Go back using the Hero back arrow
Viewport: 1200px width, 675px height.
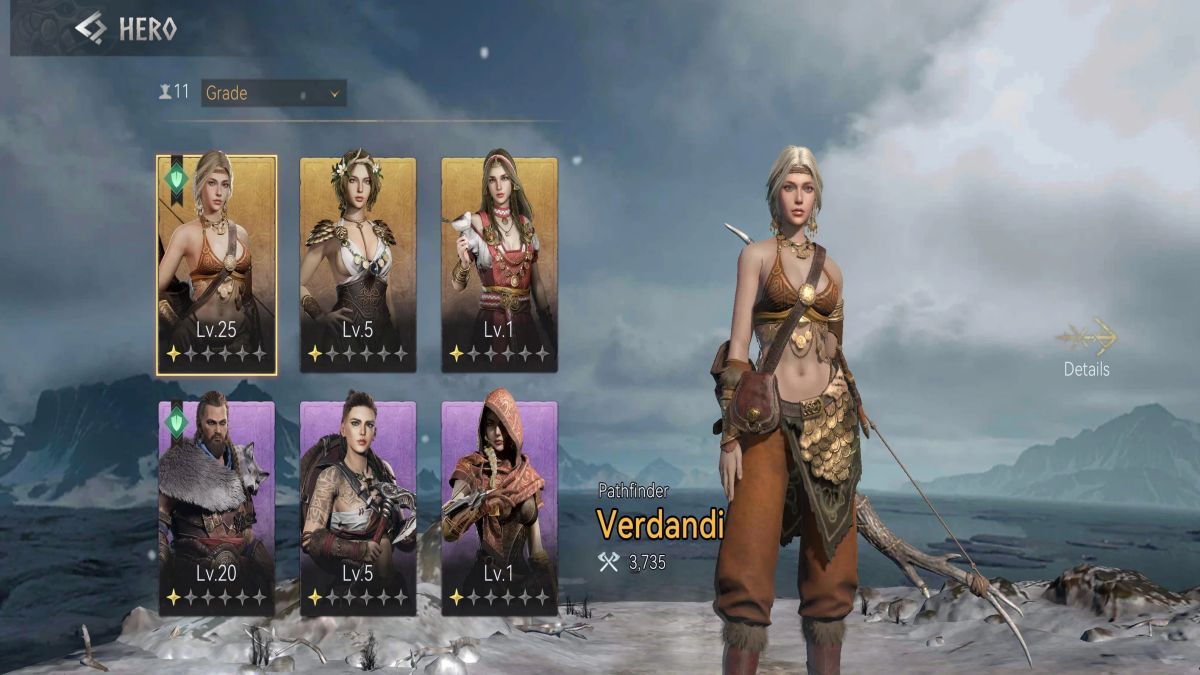point(90,29)
